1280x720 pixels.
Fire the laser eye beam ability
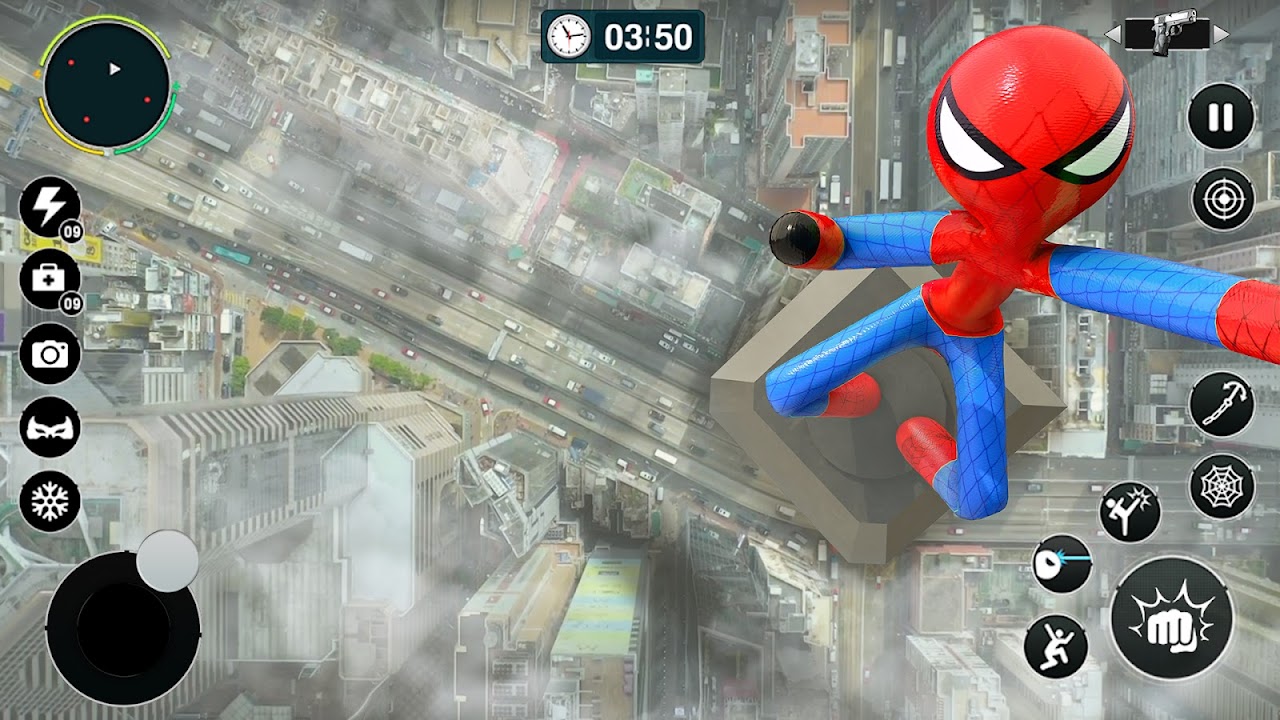(1062, 563)
